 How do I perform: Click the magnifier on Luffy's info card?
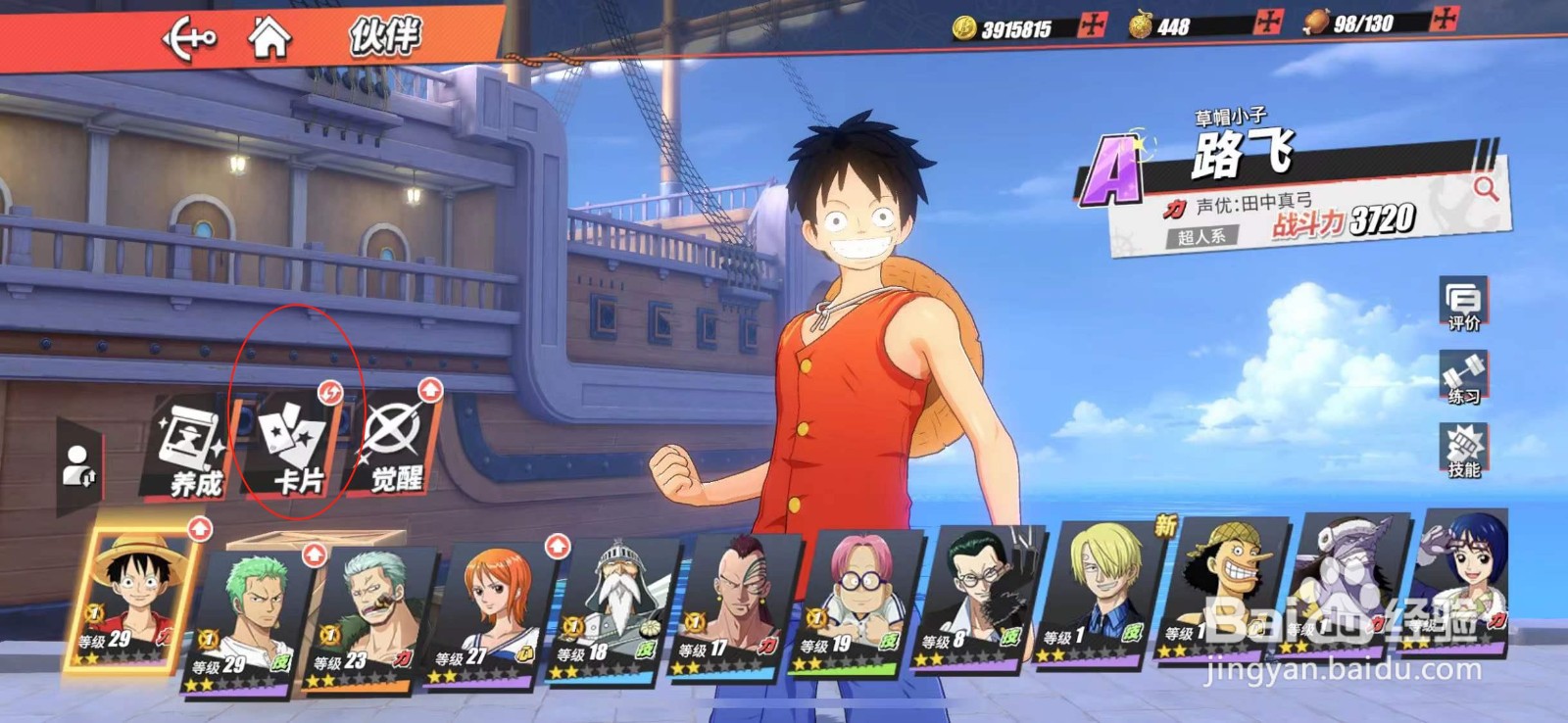click(x=1486, y=188)
